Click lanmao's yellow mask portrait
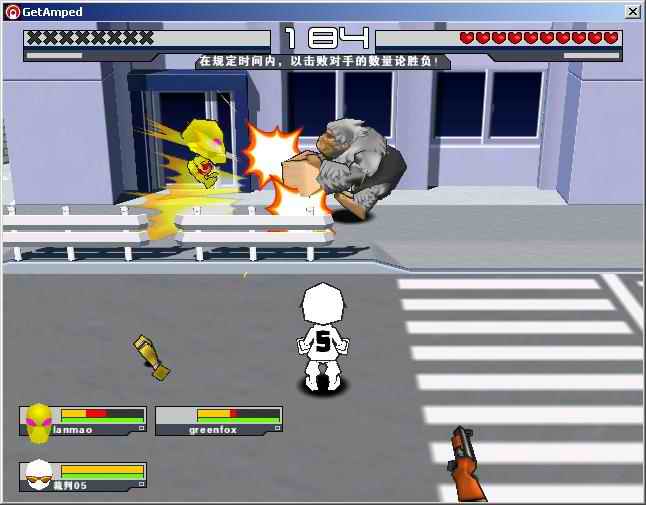646x505 pixels. click(x=38, y=422)
